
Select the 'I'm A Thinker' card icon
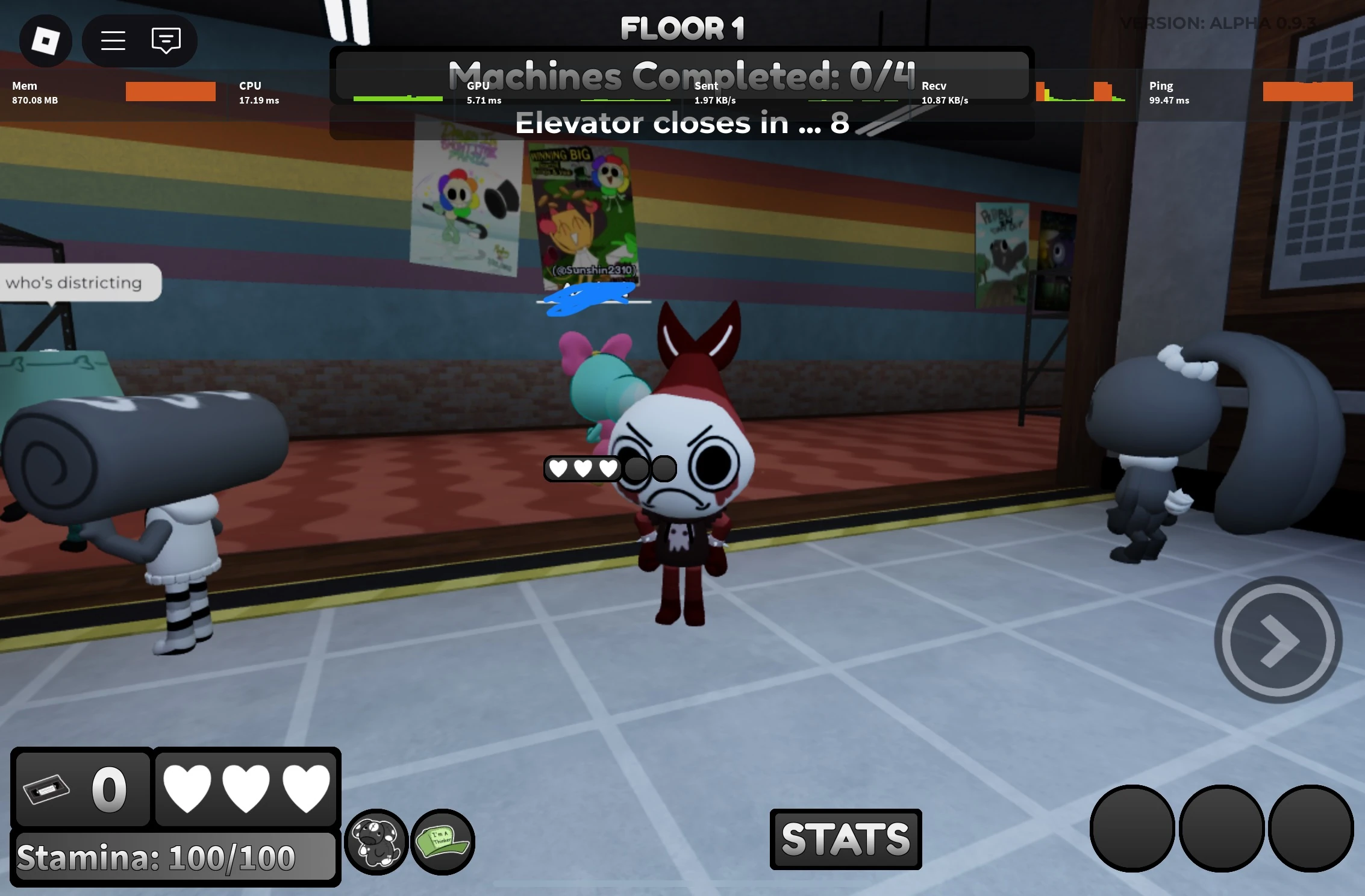pos(444,842)
